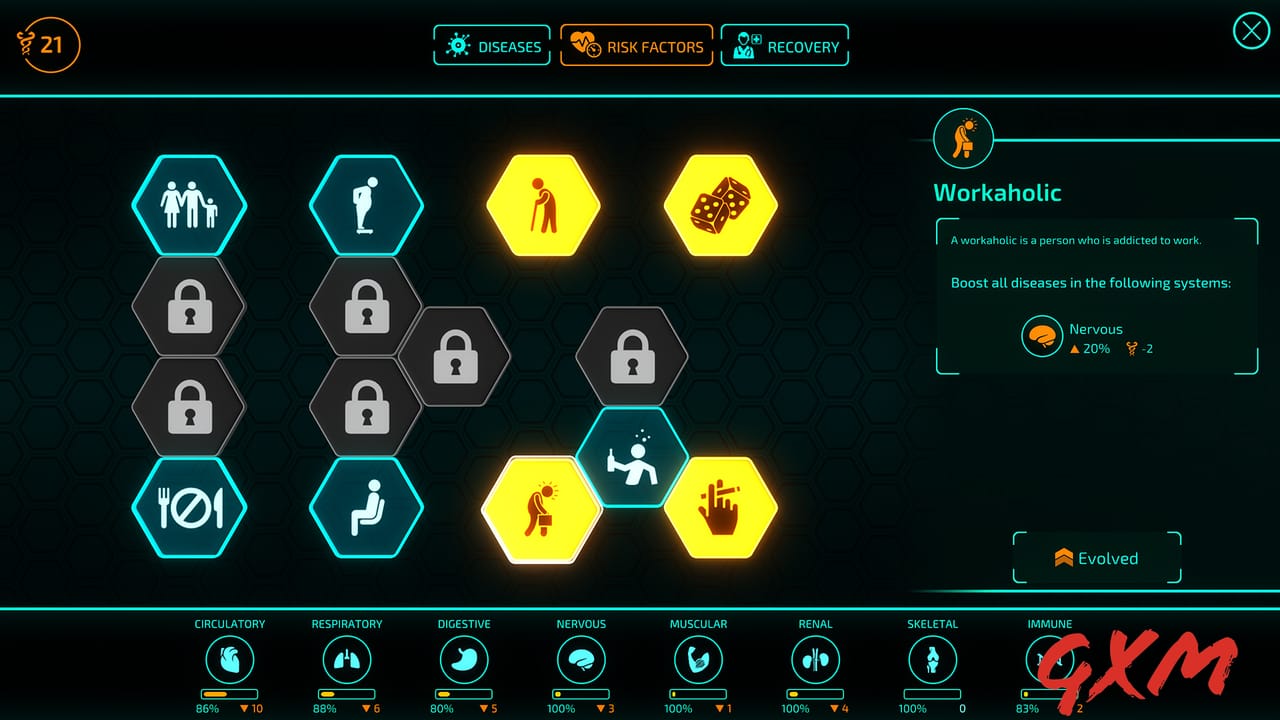Switch to the Risk Factors tab
Viewport: 1280px width, 720px height.
pos(637,45)
